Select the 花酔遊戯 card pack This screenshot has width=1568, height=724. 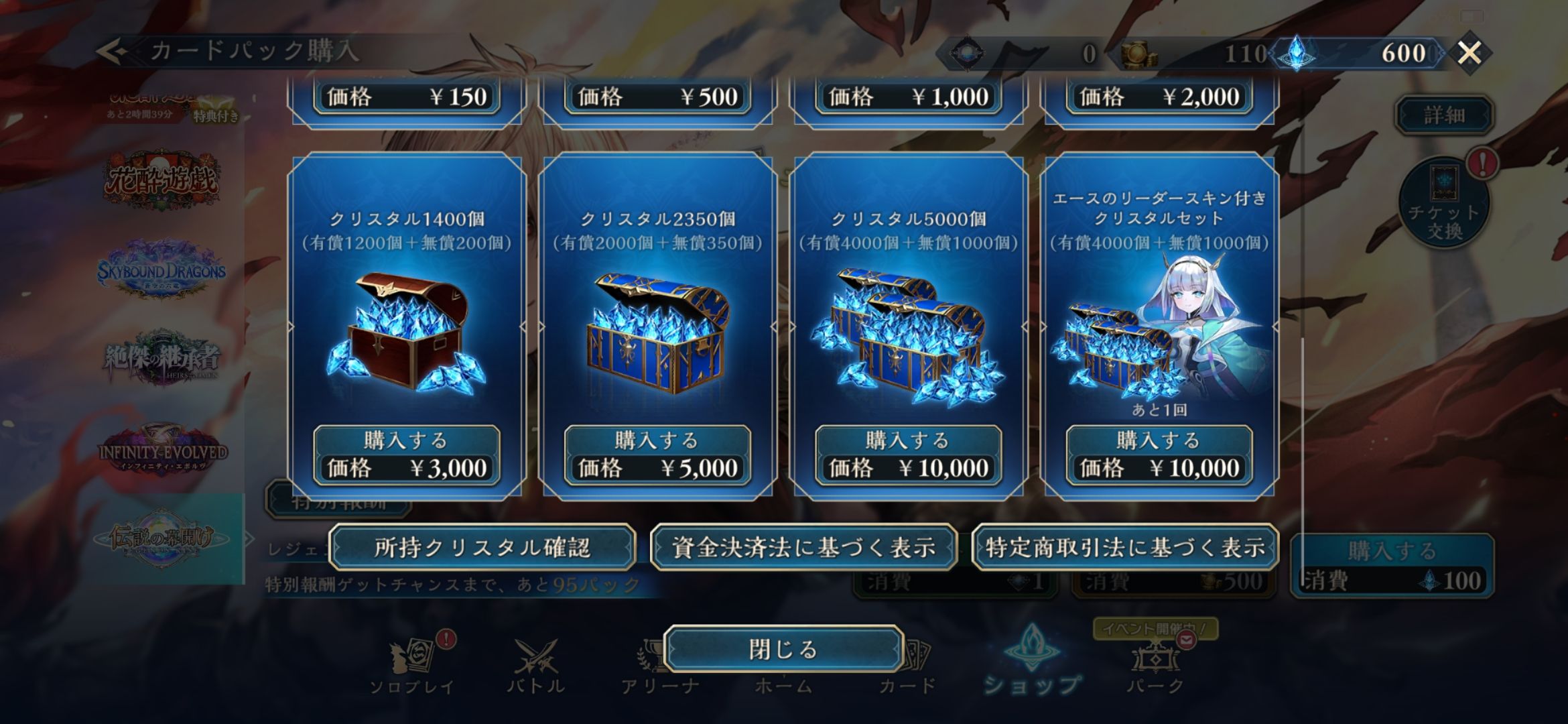161,178
